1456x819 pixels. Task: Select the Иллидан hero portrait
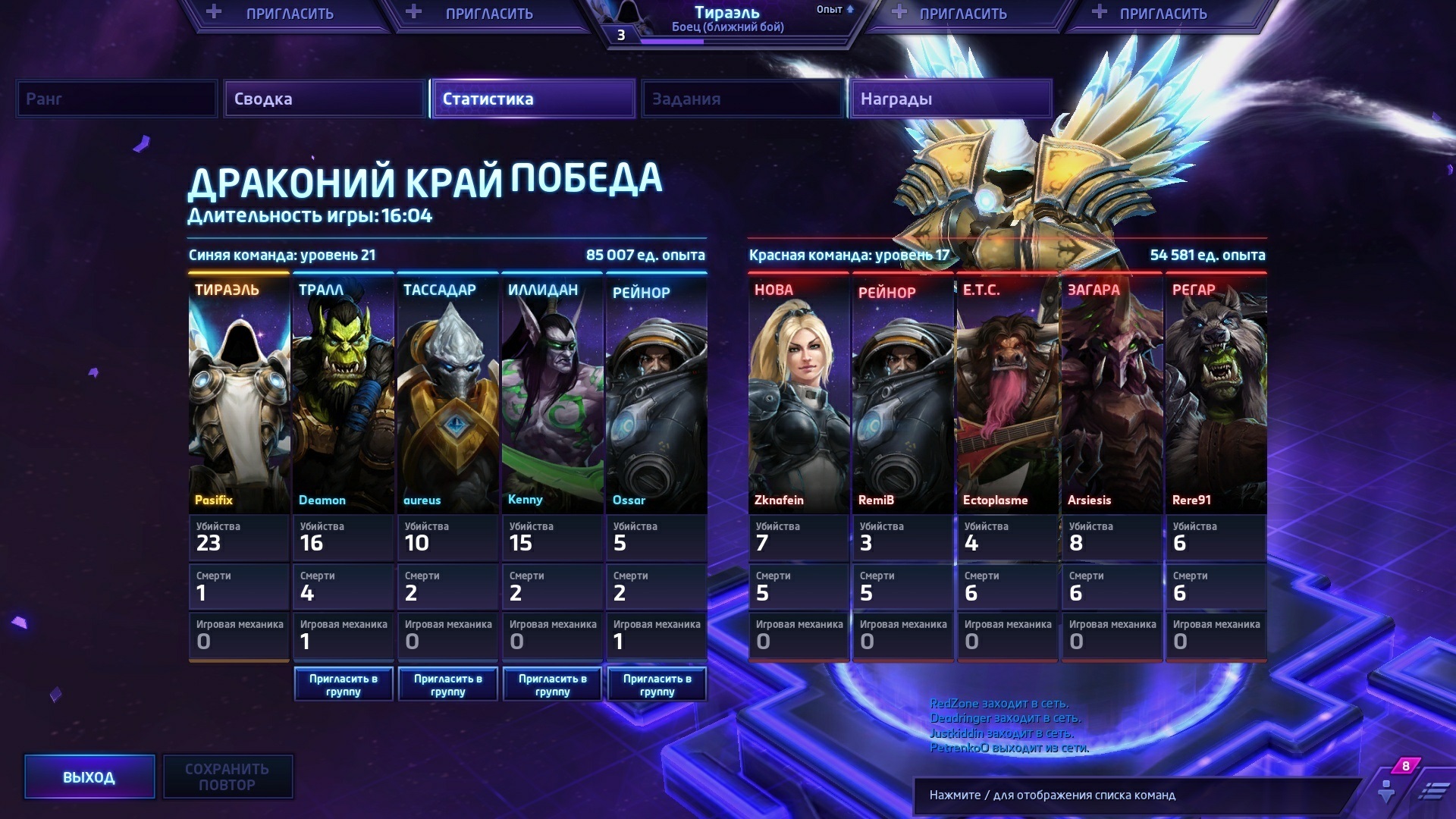(x=552, y=394)
